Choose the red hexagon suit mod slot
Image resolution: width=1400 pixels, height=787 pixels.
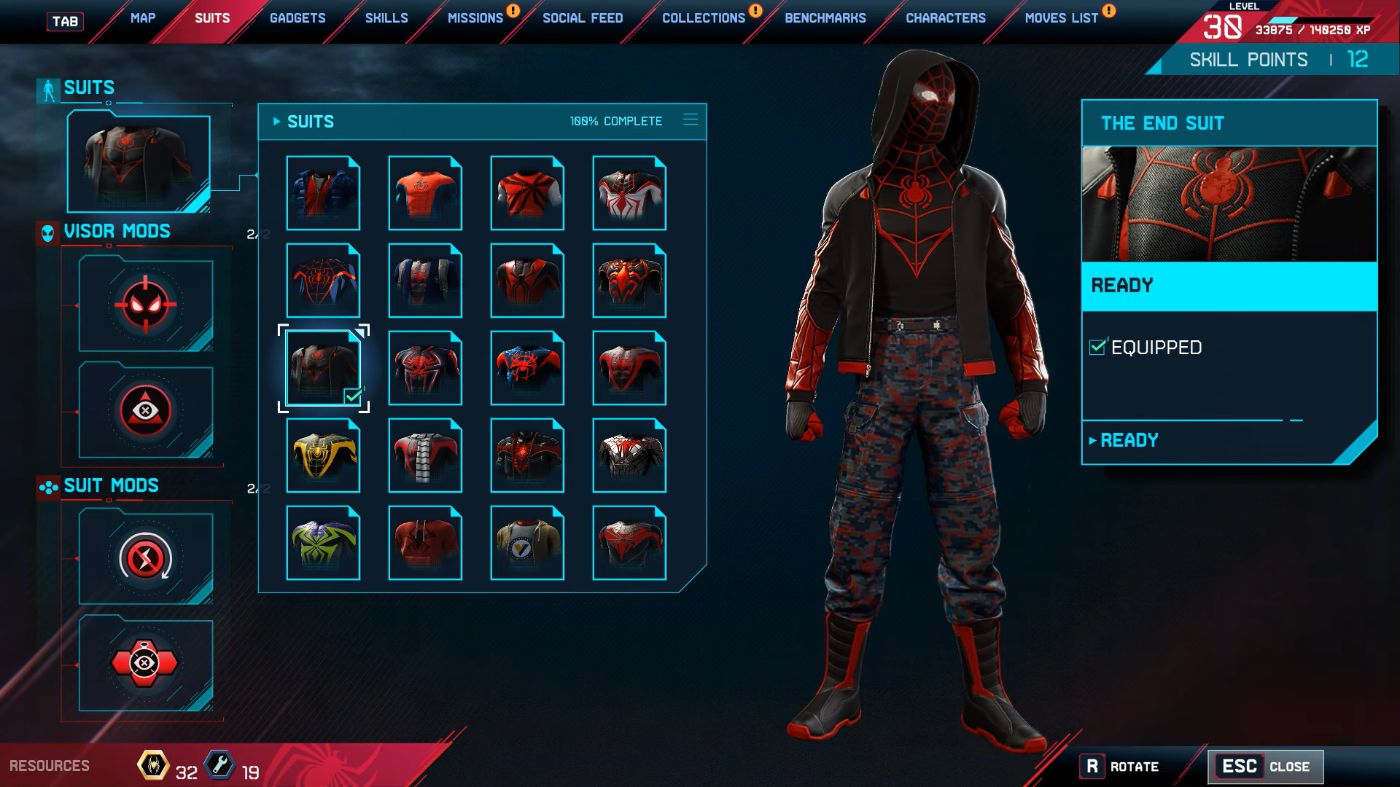click(146, 664)
